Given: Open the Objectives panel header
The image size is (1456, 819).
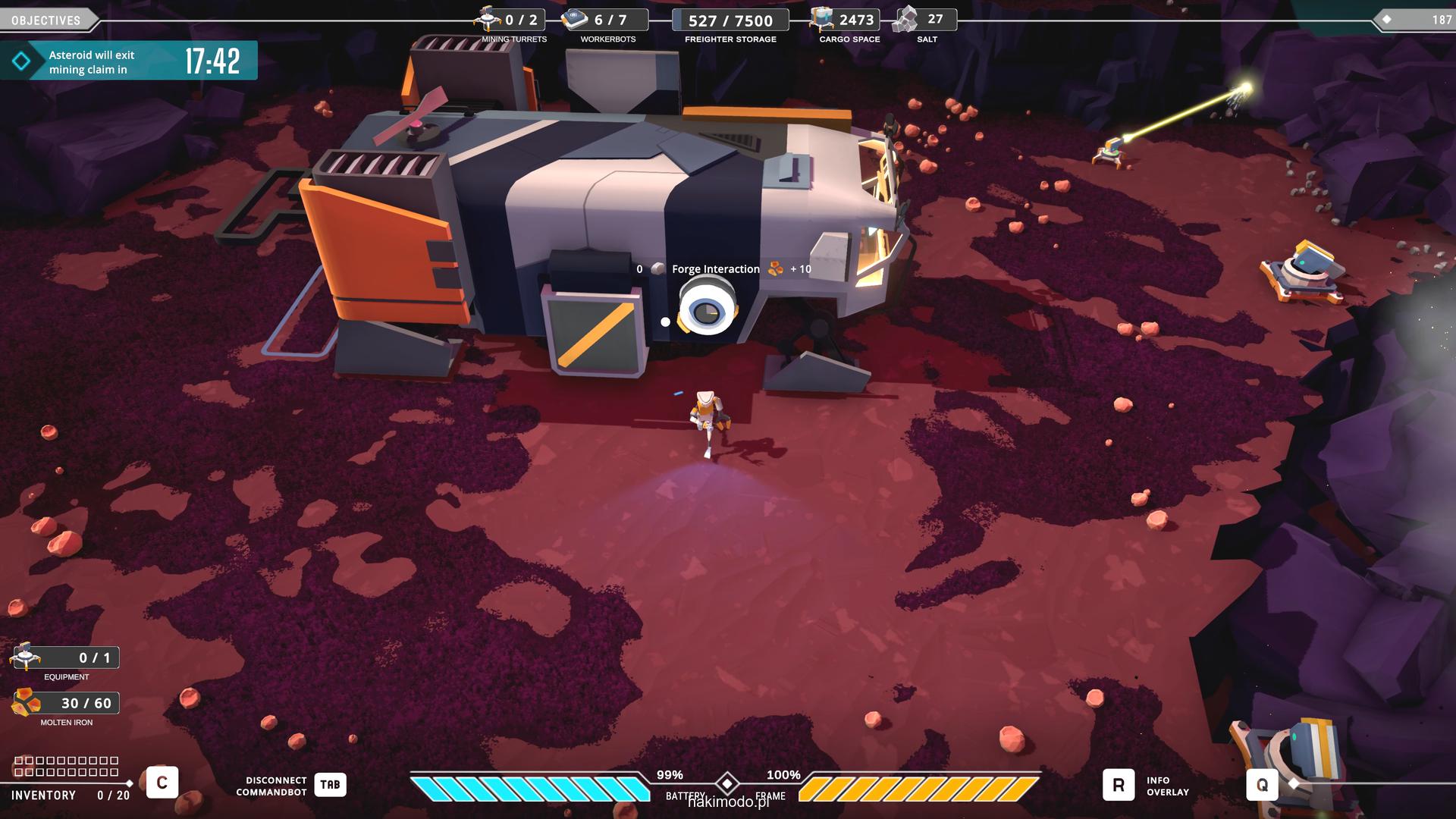Looking at the screenshot, I should 46,20.
